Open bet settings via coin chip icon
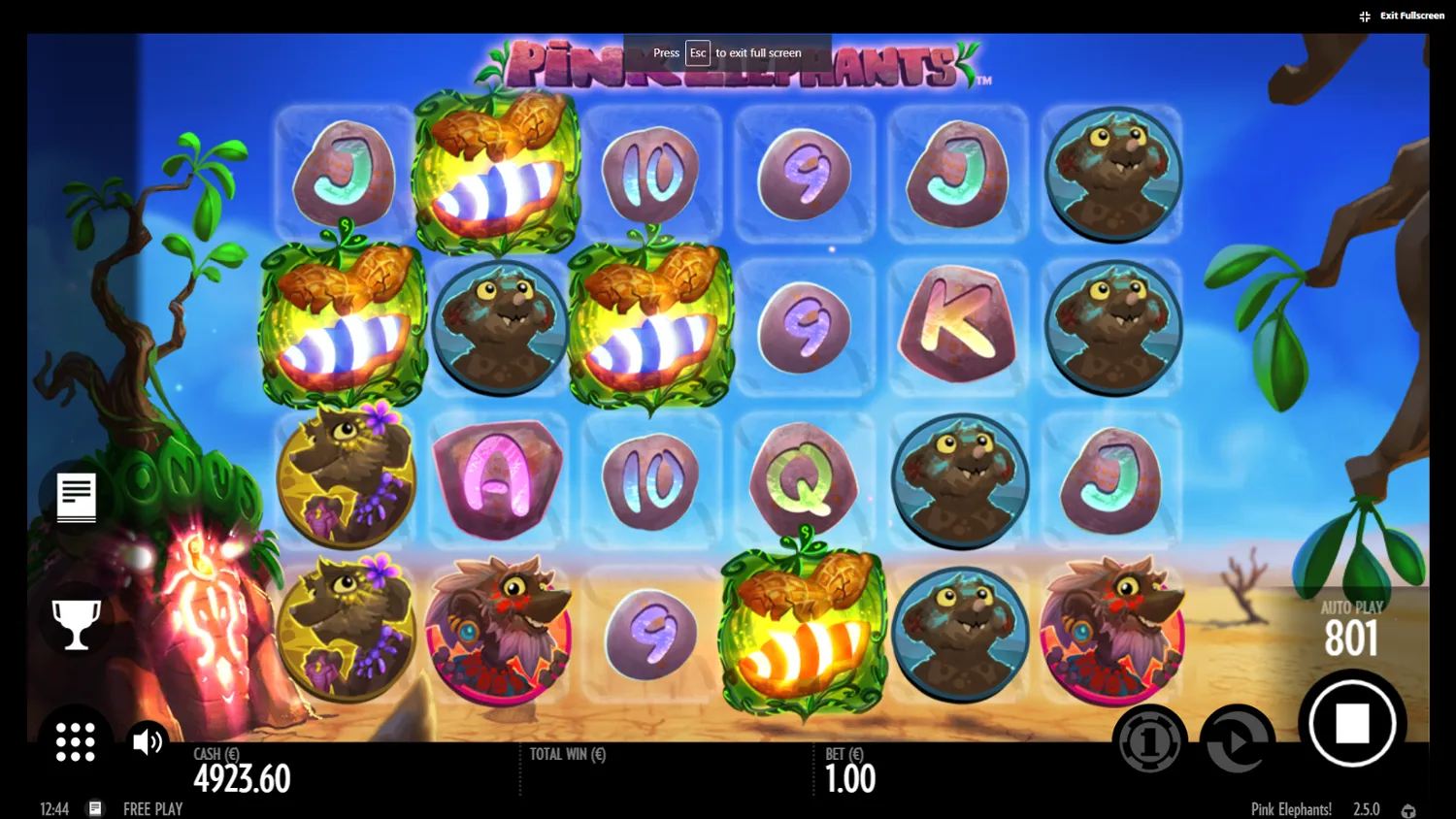The width and height of the screenshot is (1456, 819). 1149,741
